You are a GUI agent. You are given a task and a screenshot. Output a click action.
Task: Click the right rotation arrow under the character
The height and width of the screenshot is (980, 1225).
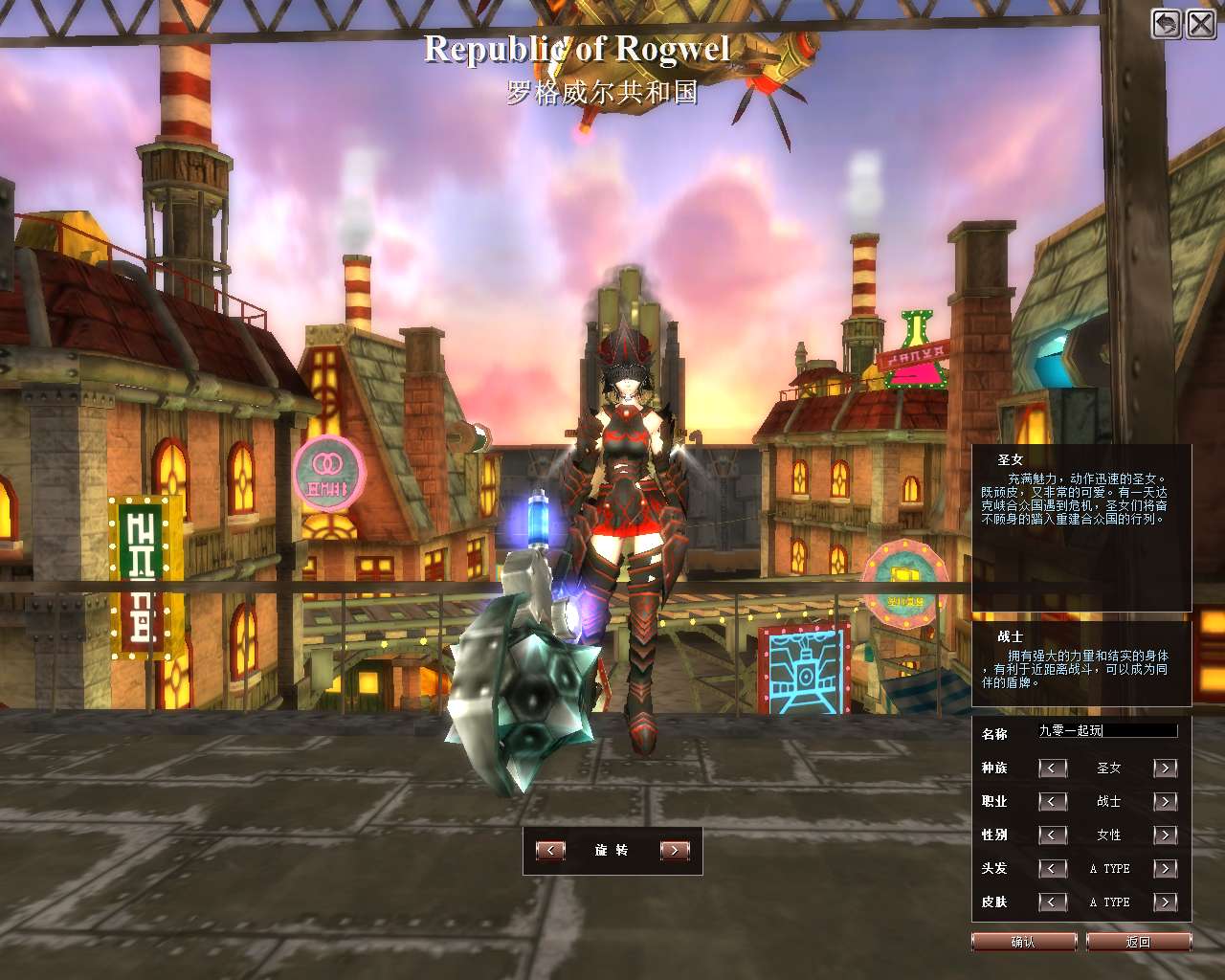pos(673,850)
